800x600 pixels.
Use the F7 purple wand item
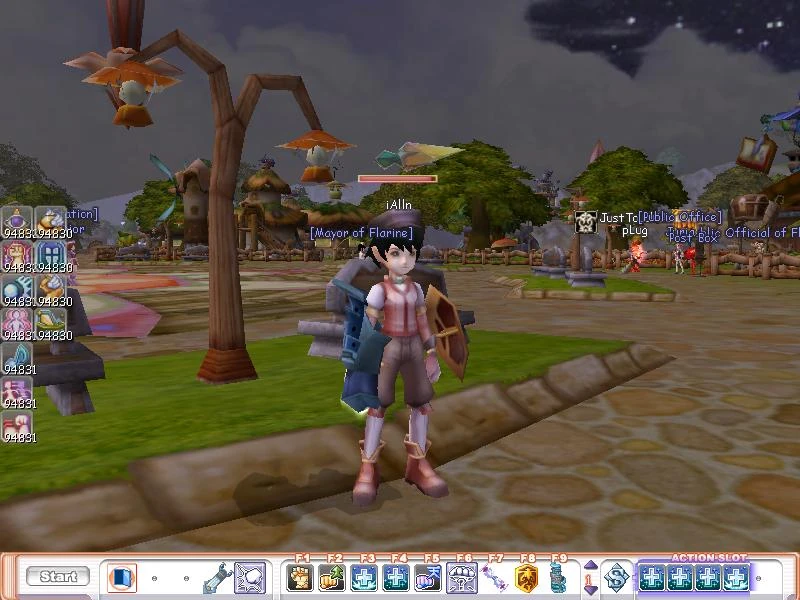pyautogui.click(x=494, y=577)
